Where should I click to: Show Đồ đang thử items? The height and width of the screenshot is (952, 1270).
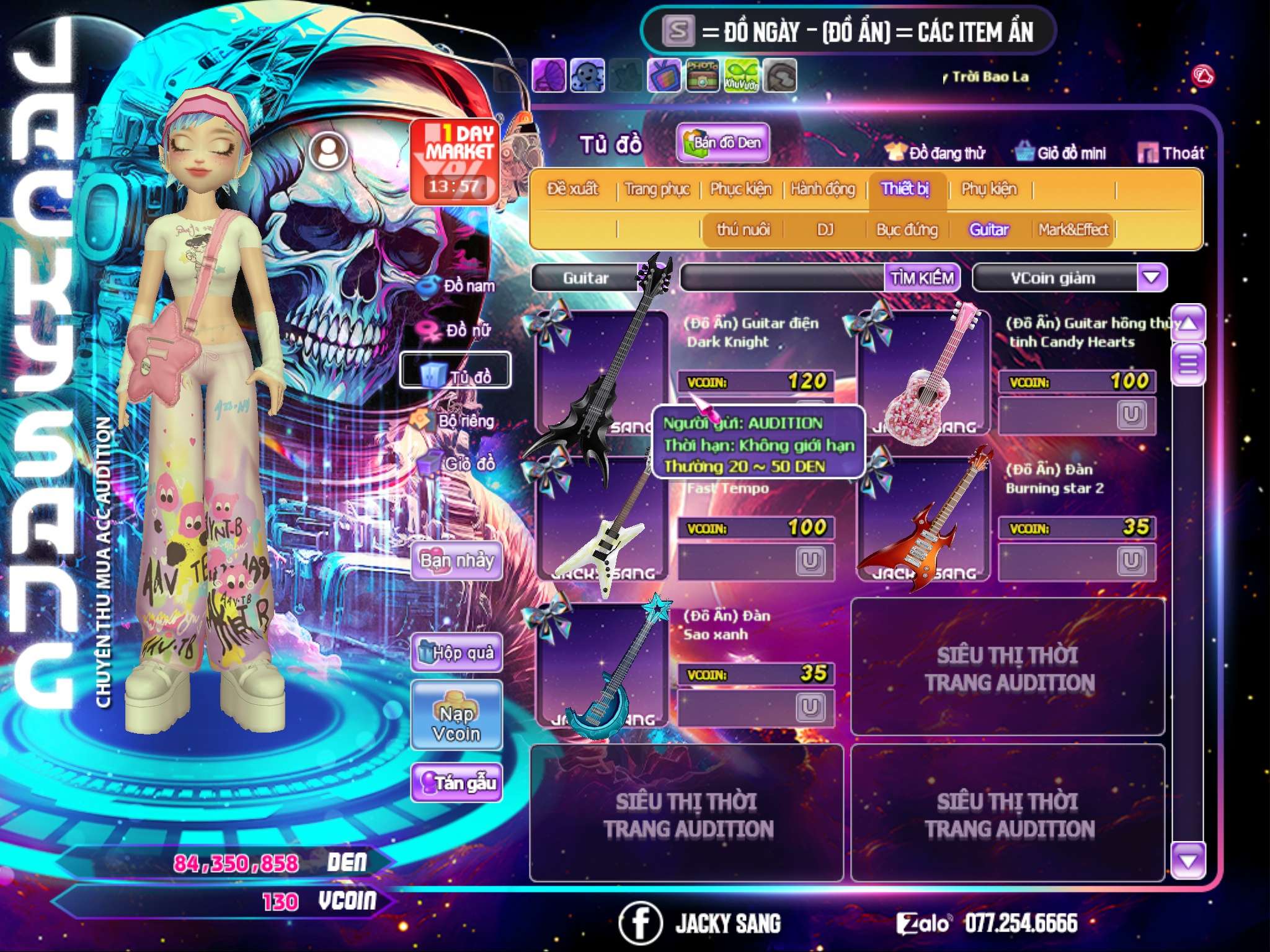coord(936,153)
